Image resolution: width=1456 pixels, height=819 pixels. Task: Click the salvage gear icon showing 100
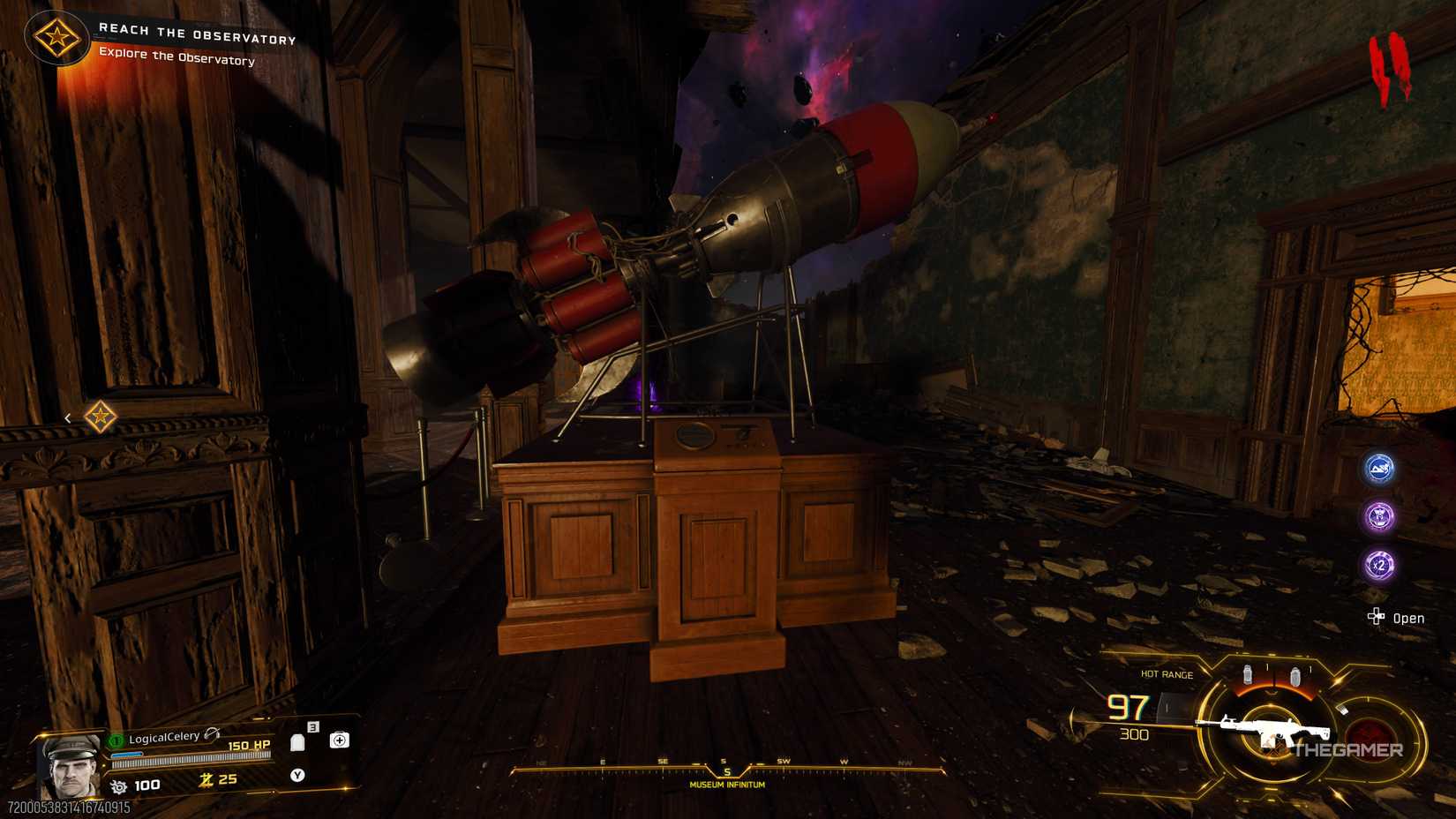[x=118, y=785]
